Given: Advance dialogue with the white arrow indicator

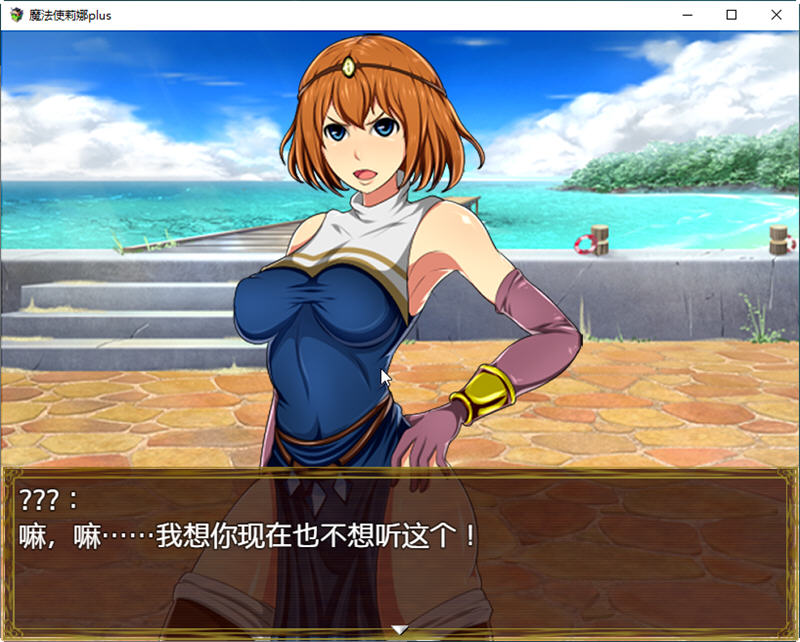Looking at the screenshot, I should point(399,629).
